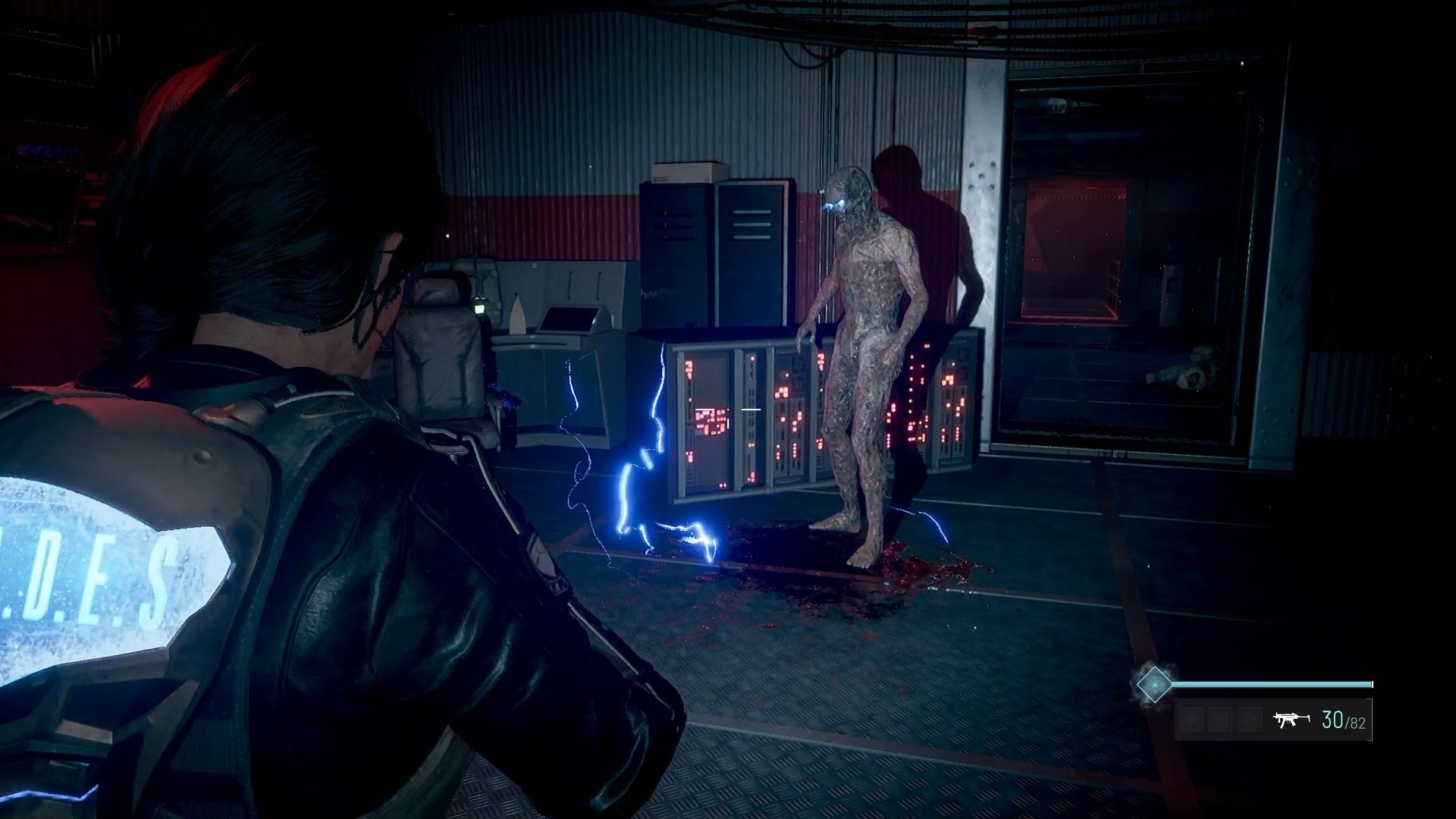Click the glowing diamond ability icon
Screen dimensions: 1456x819
point(1153,684)
